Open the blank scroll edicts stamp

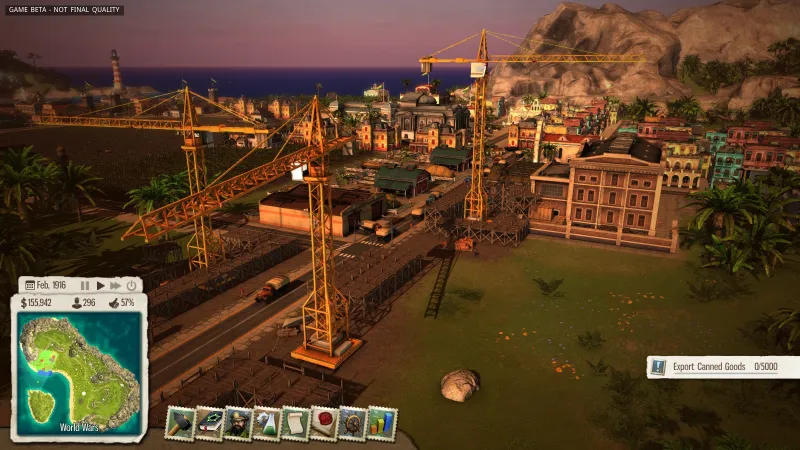[296, 423]
